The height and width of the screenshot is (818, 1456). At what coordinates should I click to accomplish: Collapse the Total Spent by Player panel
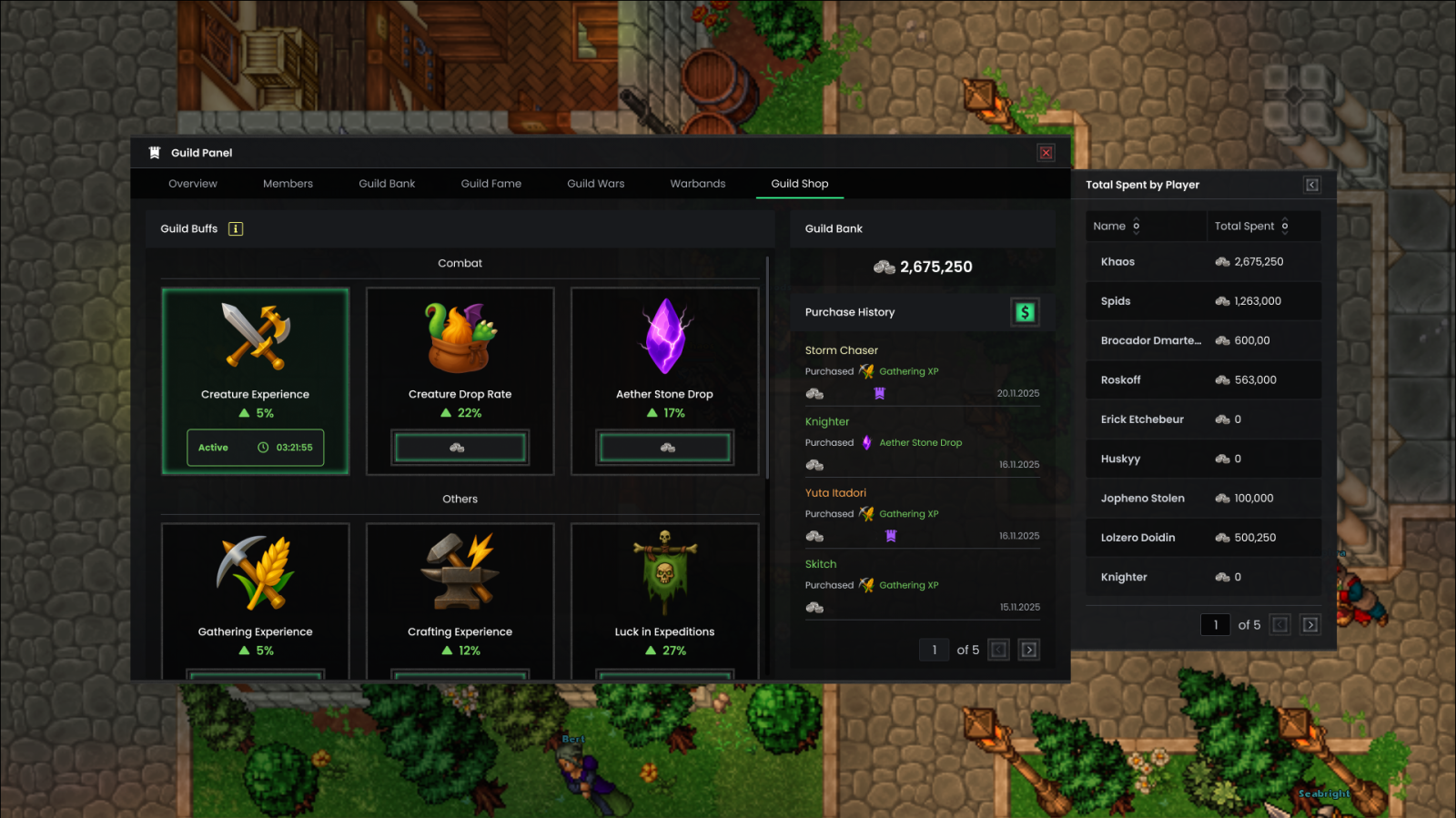(1311, 185)
